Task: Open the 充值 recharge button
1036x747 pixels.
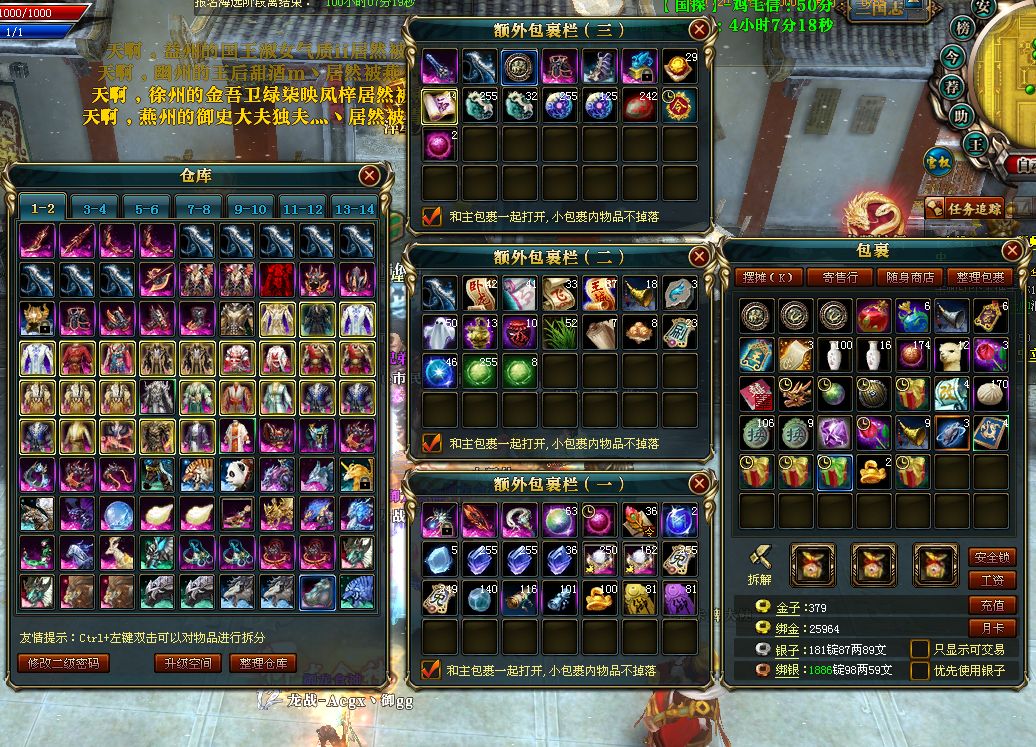Action: coord(991,605)
